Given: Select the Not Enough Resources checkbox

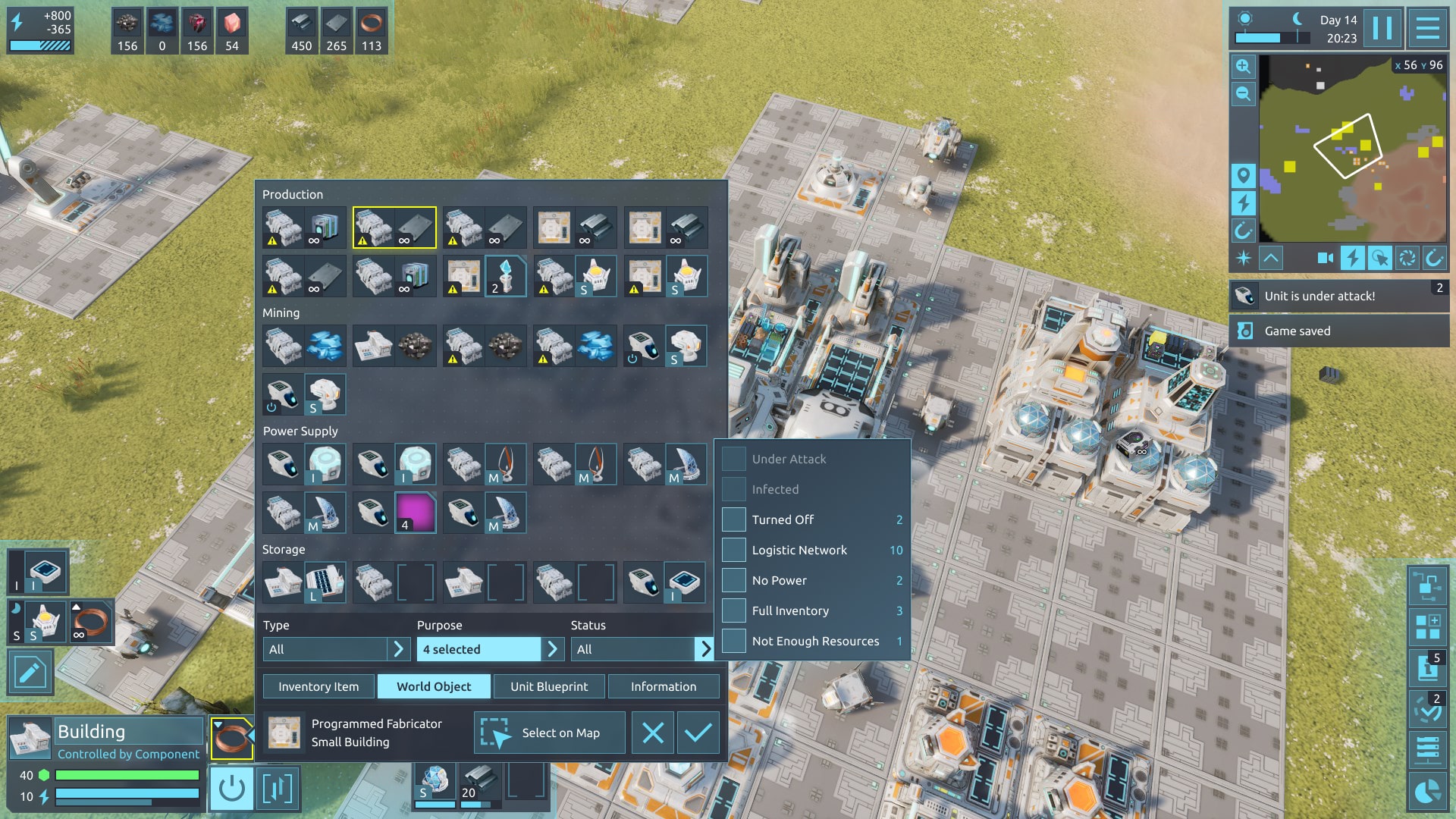Looking at the screenshot, I should (x=733, y=641).
